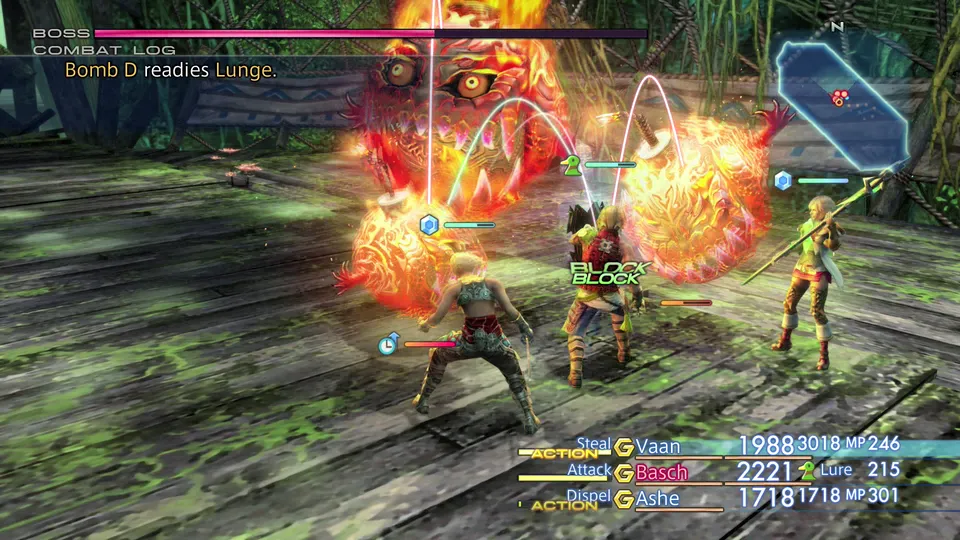The height and width of the screenshot is (540, 960).
Task: Select the Combat Log header
Action: [104, 49]
